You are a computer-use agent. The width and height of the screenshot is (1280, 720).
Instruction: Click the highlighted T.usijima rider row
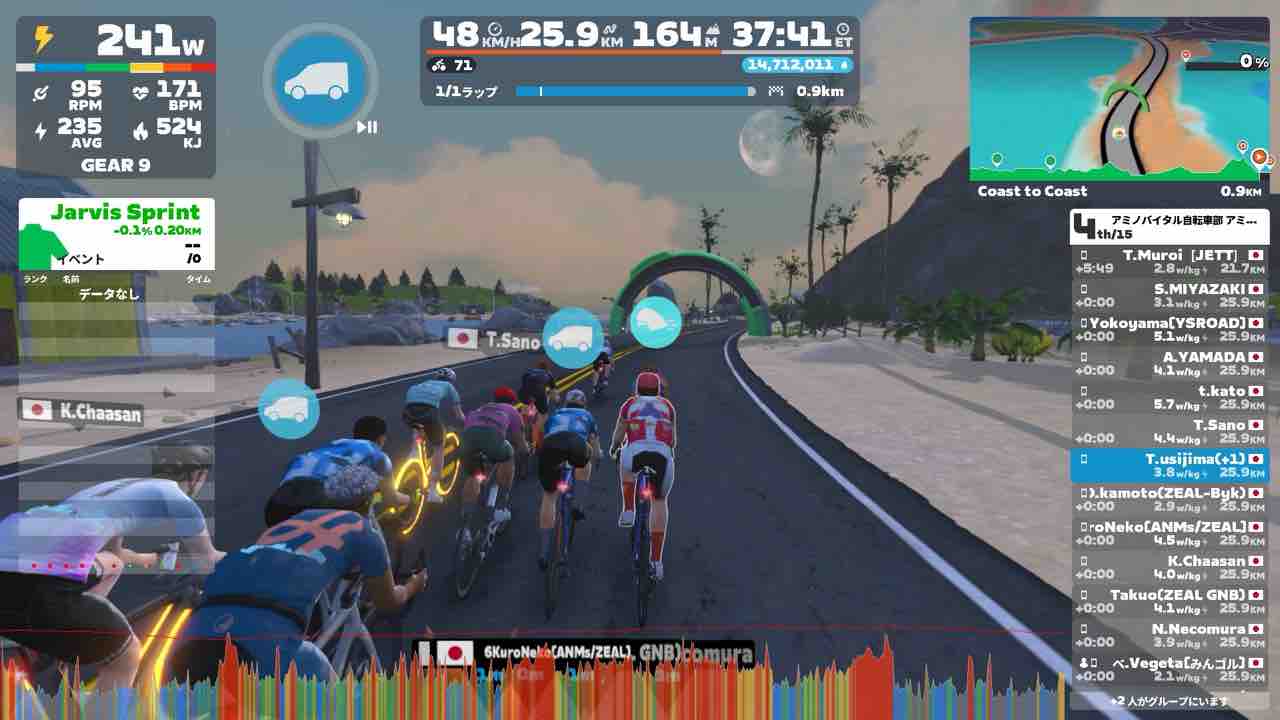click(1169, 466)
